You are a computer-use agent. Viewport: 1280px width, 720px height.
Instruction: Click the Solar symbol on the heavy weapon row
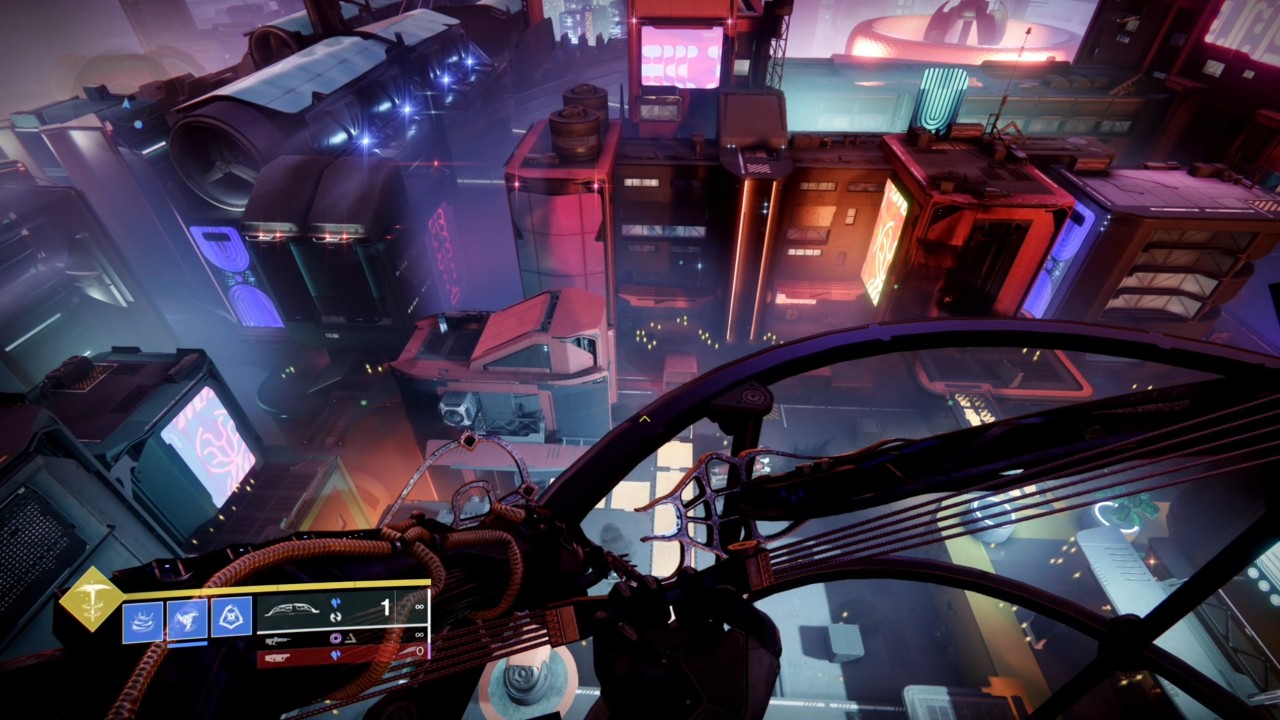pos(337,655)
